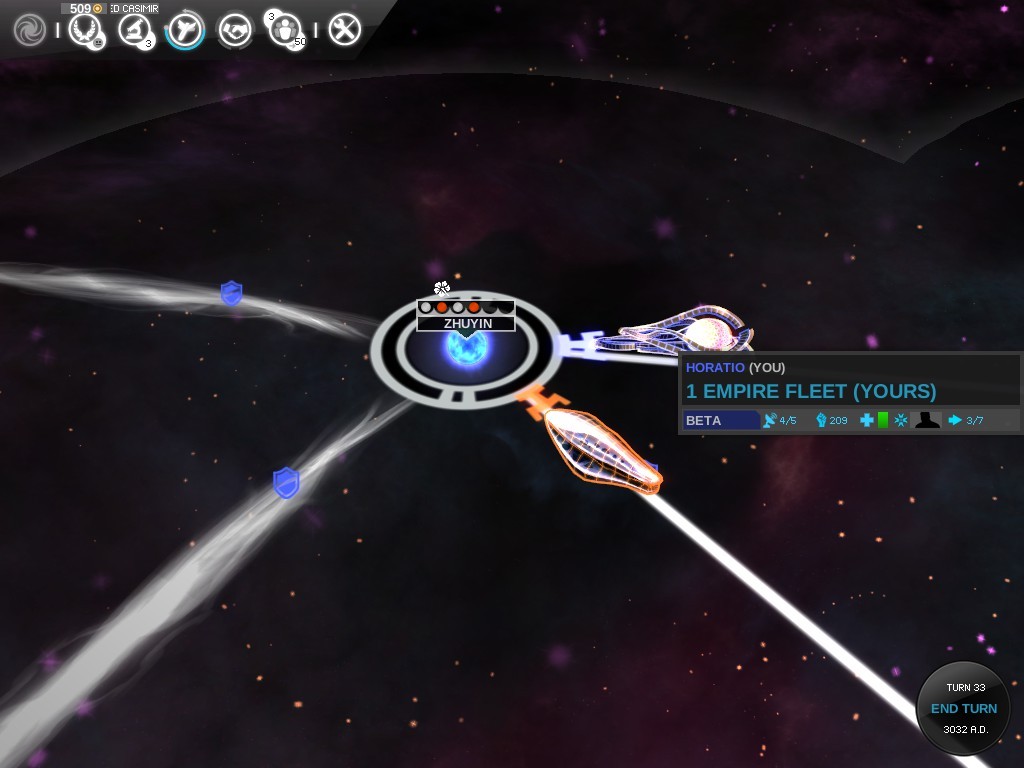The height and width of the screenshot is (768, 1024).
Task: Select the Zhuyin star system label
Action: coord(466,323)
